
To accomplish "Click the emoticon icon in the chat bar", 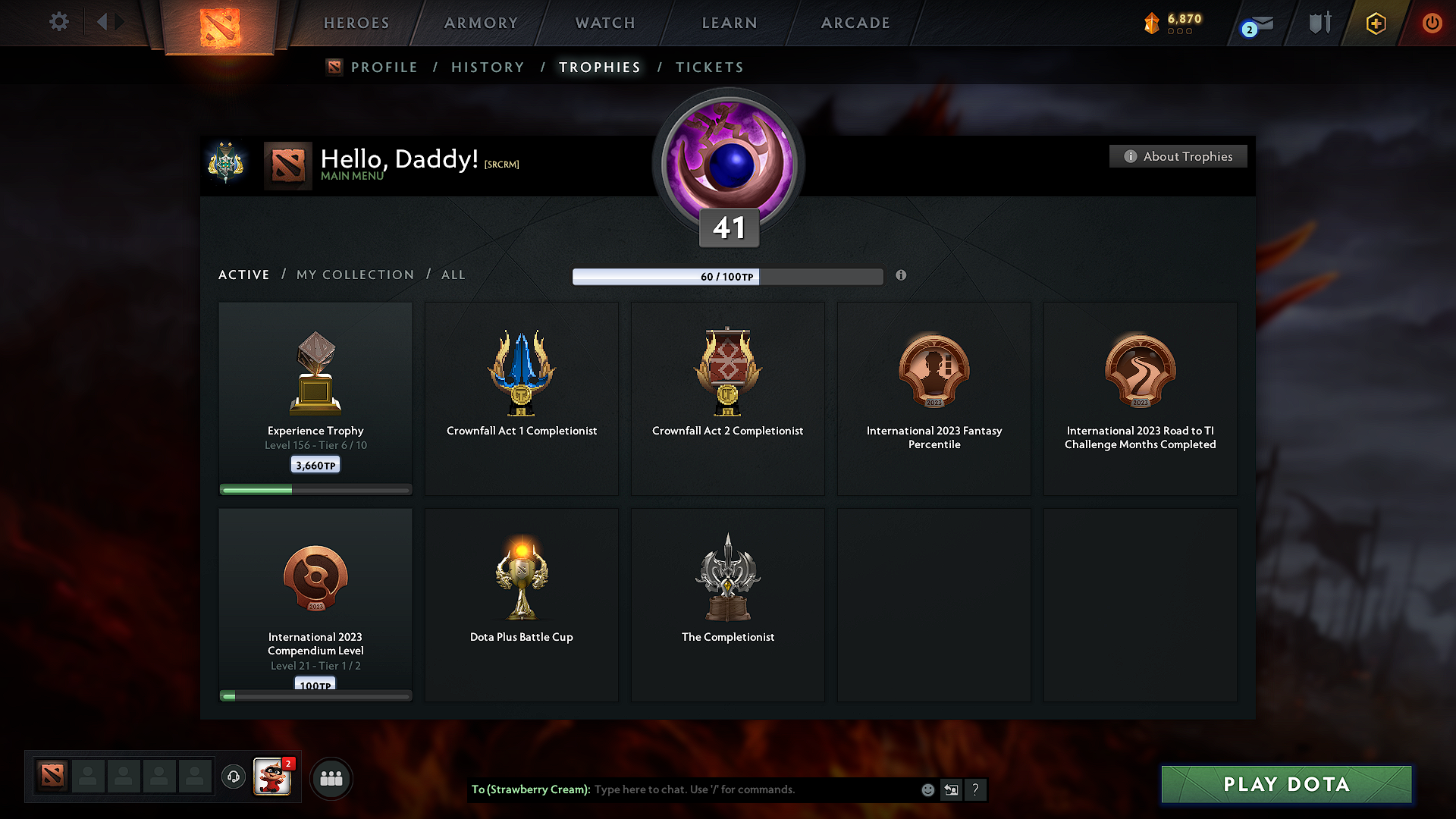I will tap(927, 789).
